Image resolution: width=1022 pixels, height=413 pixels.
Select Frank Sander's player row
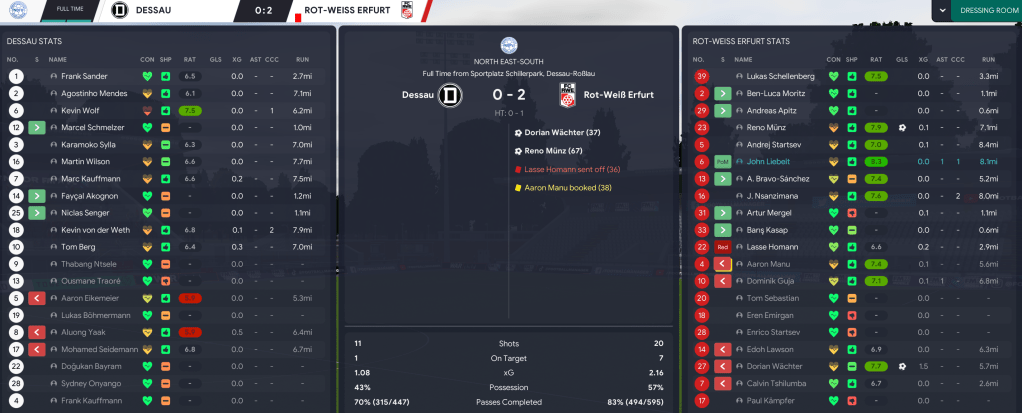[x=84, y=76]
